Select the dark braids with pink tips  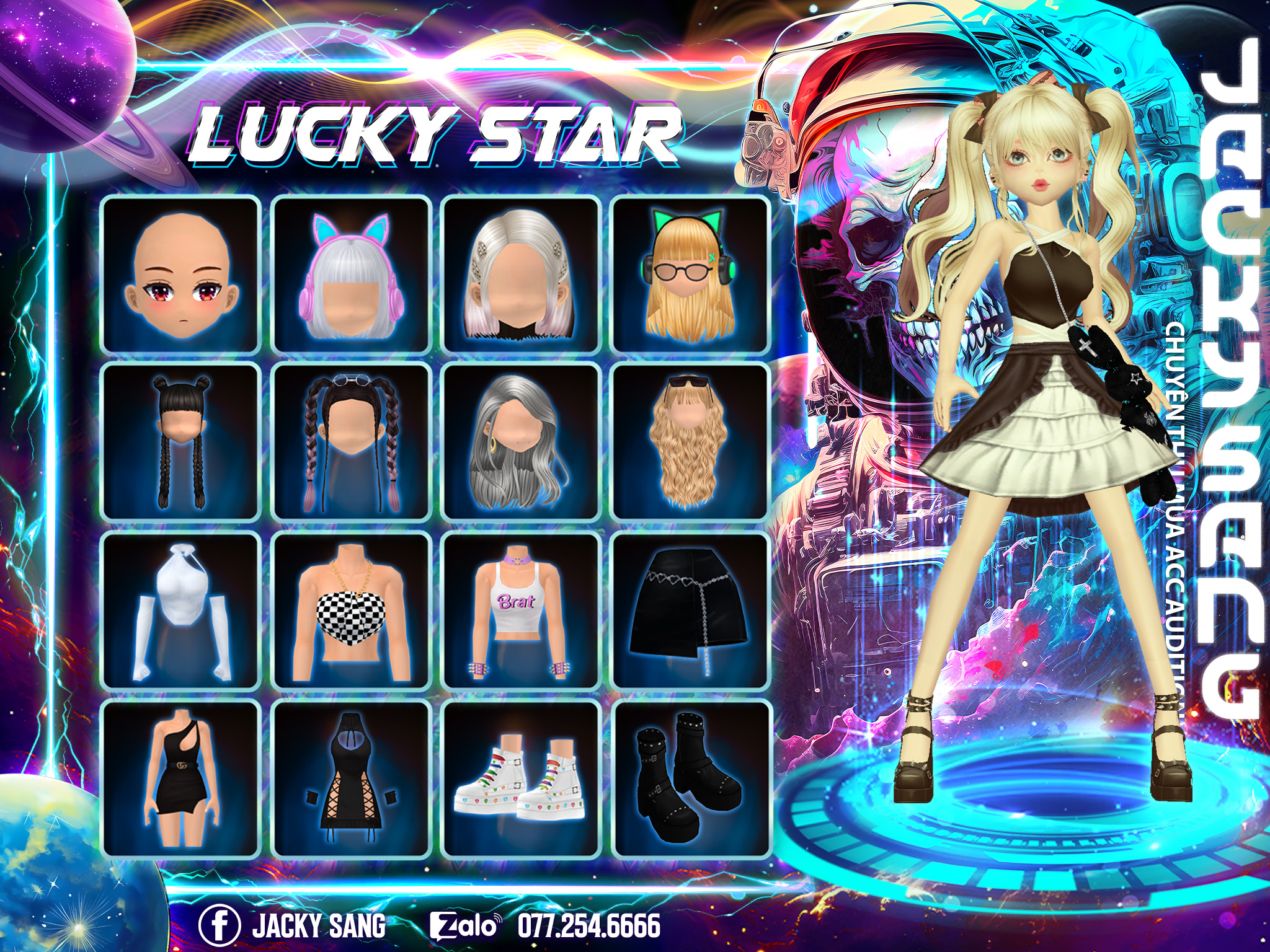pyautogui.click(x=351, y=443)
